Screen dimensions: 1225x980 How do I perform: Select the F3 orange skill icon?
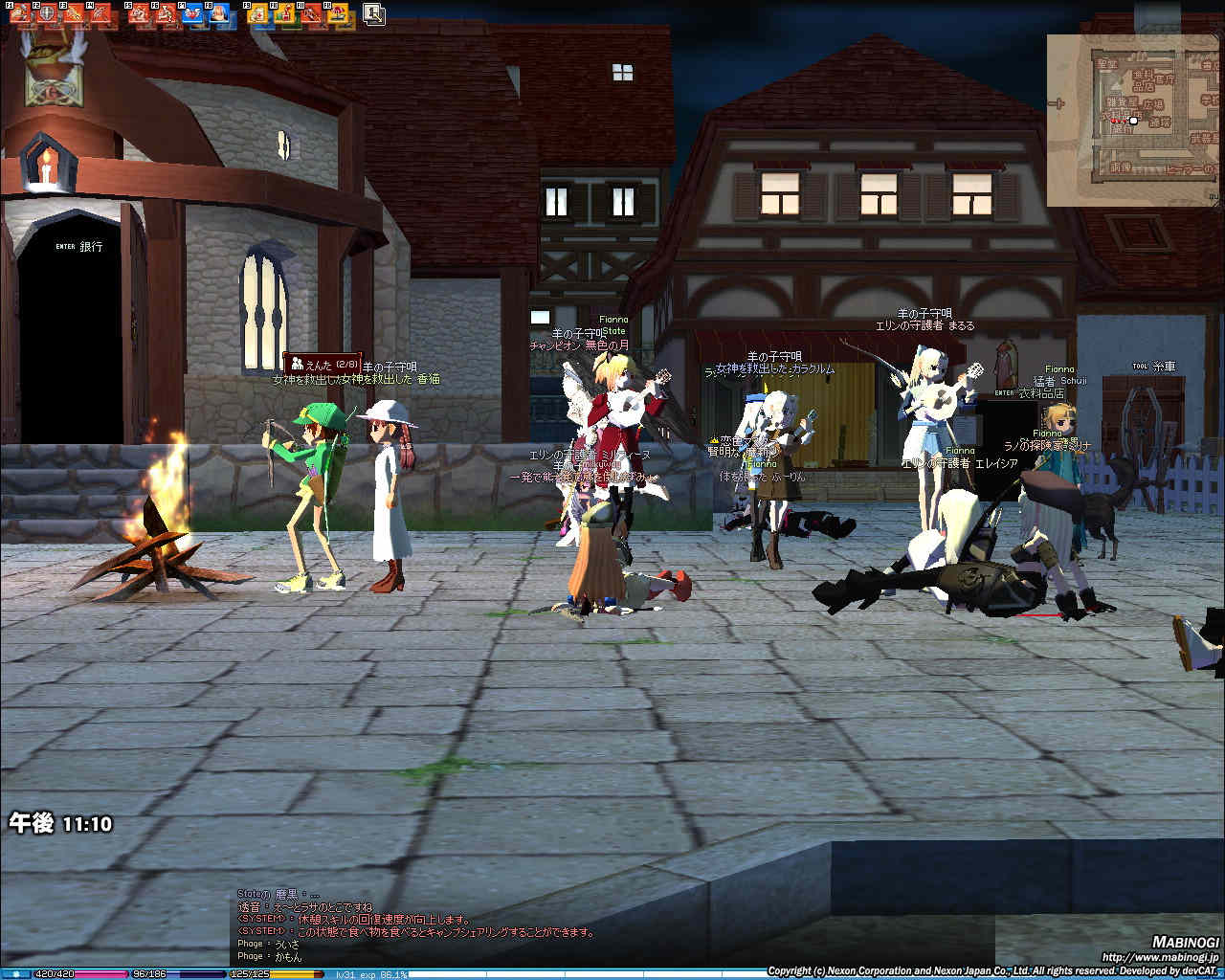tap(72, 13)
